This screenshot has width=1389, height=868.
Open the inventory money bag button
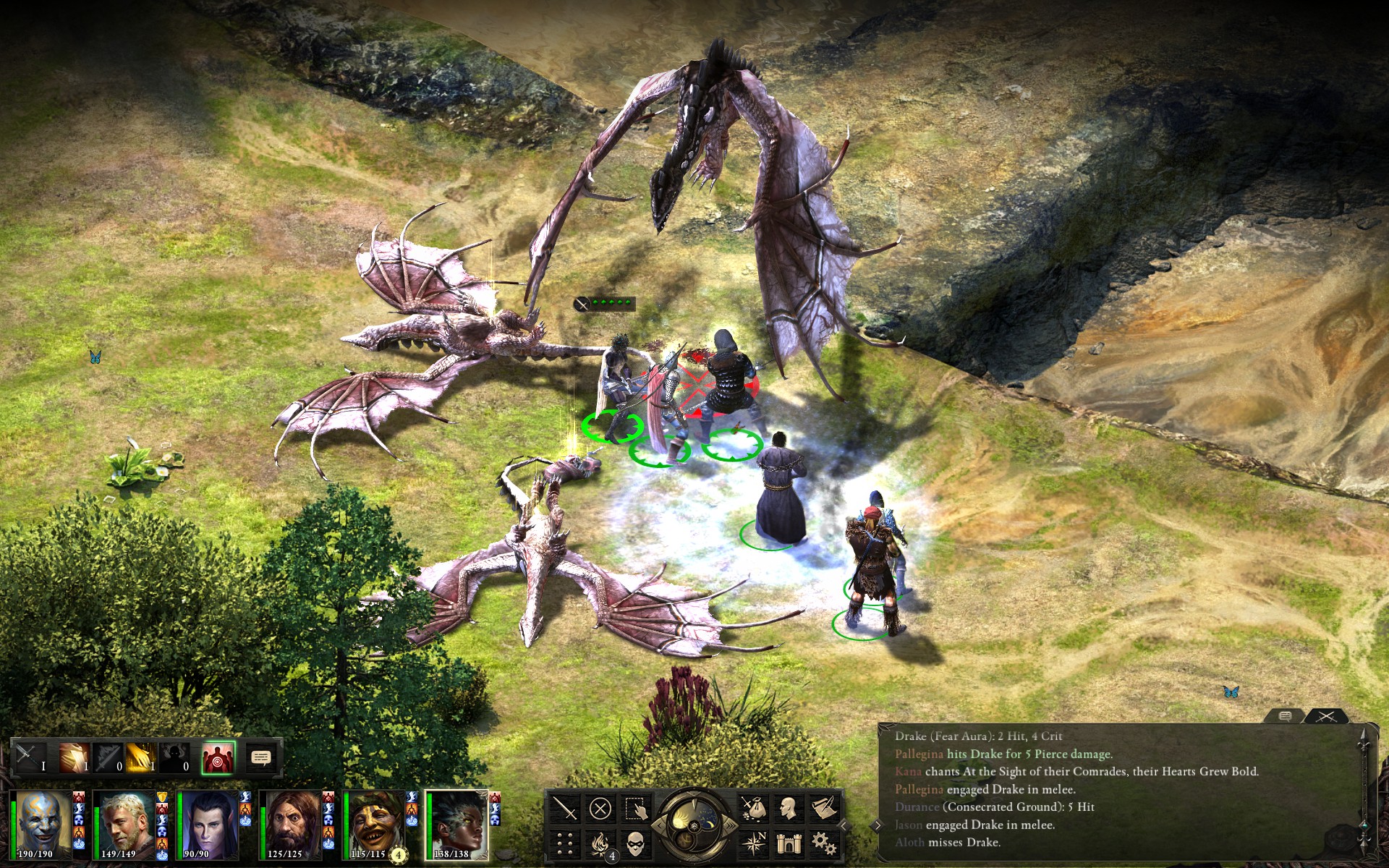(753, 808)
